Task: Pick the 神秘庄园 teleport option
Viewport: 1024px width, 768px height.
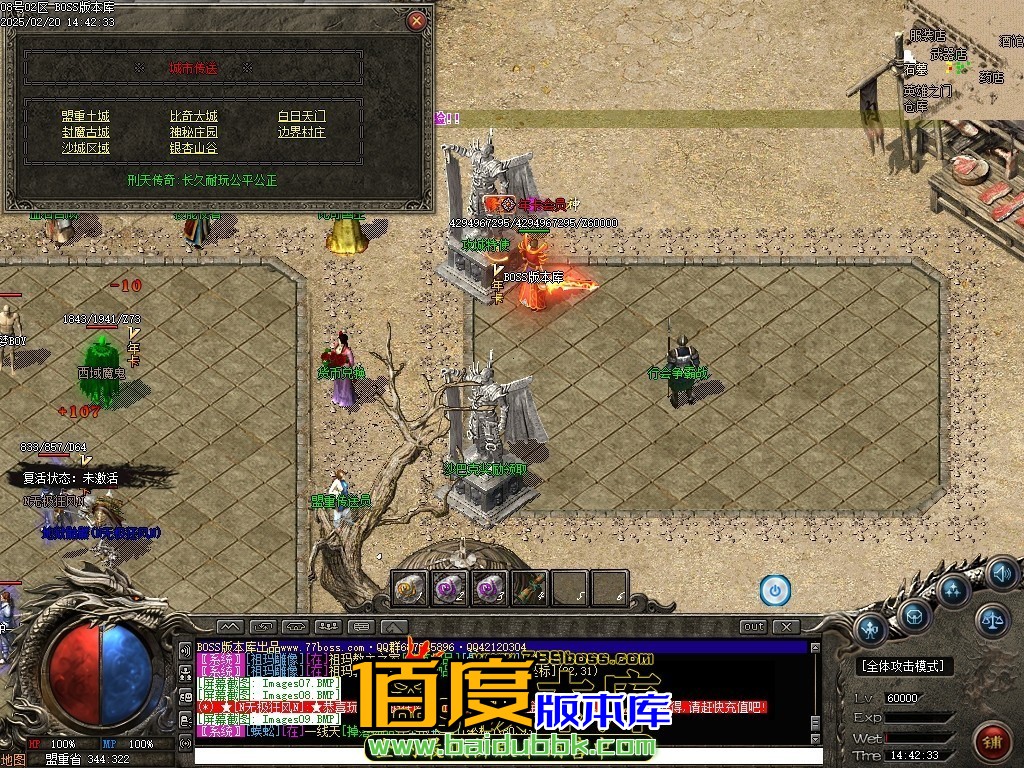Action: 193,132
